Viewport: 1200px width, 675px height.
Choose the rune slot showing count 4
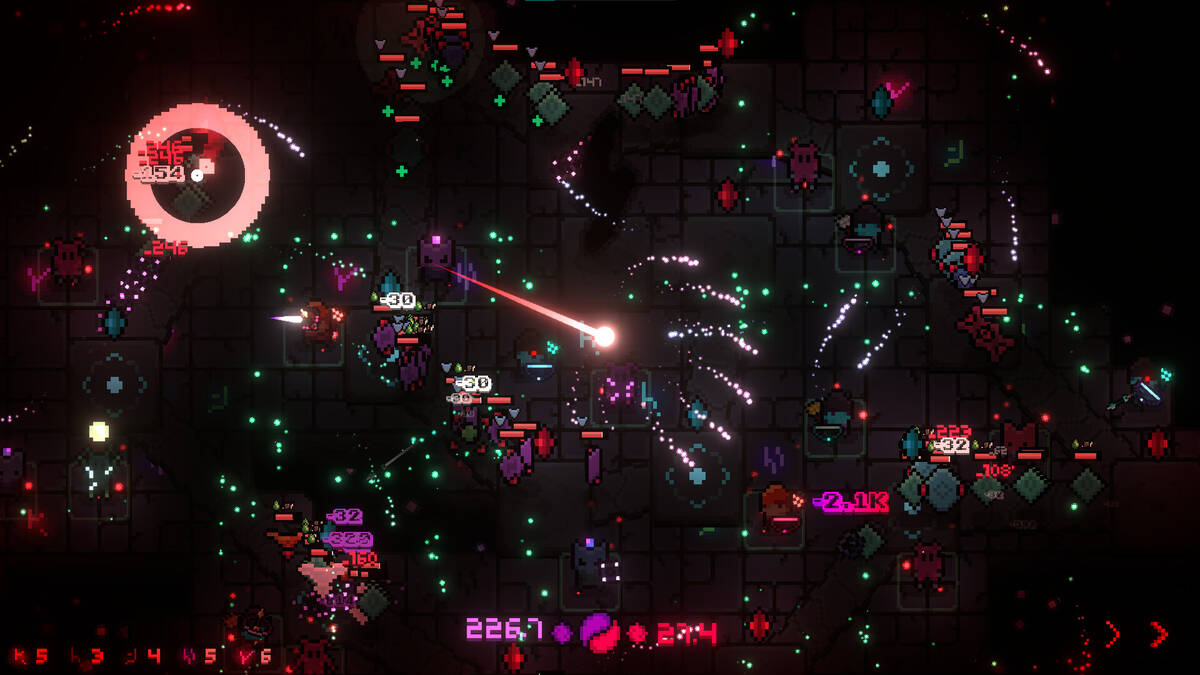click(141, 656)
